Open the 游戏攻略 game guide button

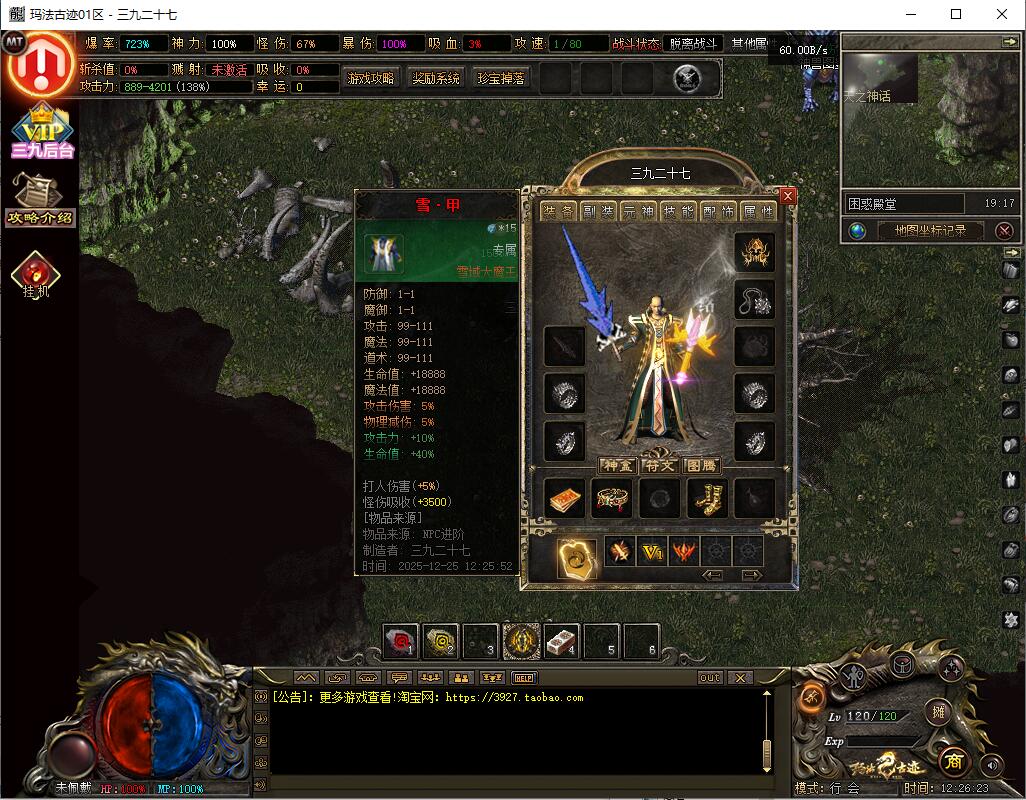(x=370, y=78)
